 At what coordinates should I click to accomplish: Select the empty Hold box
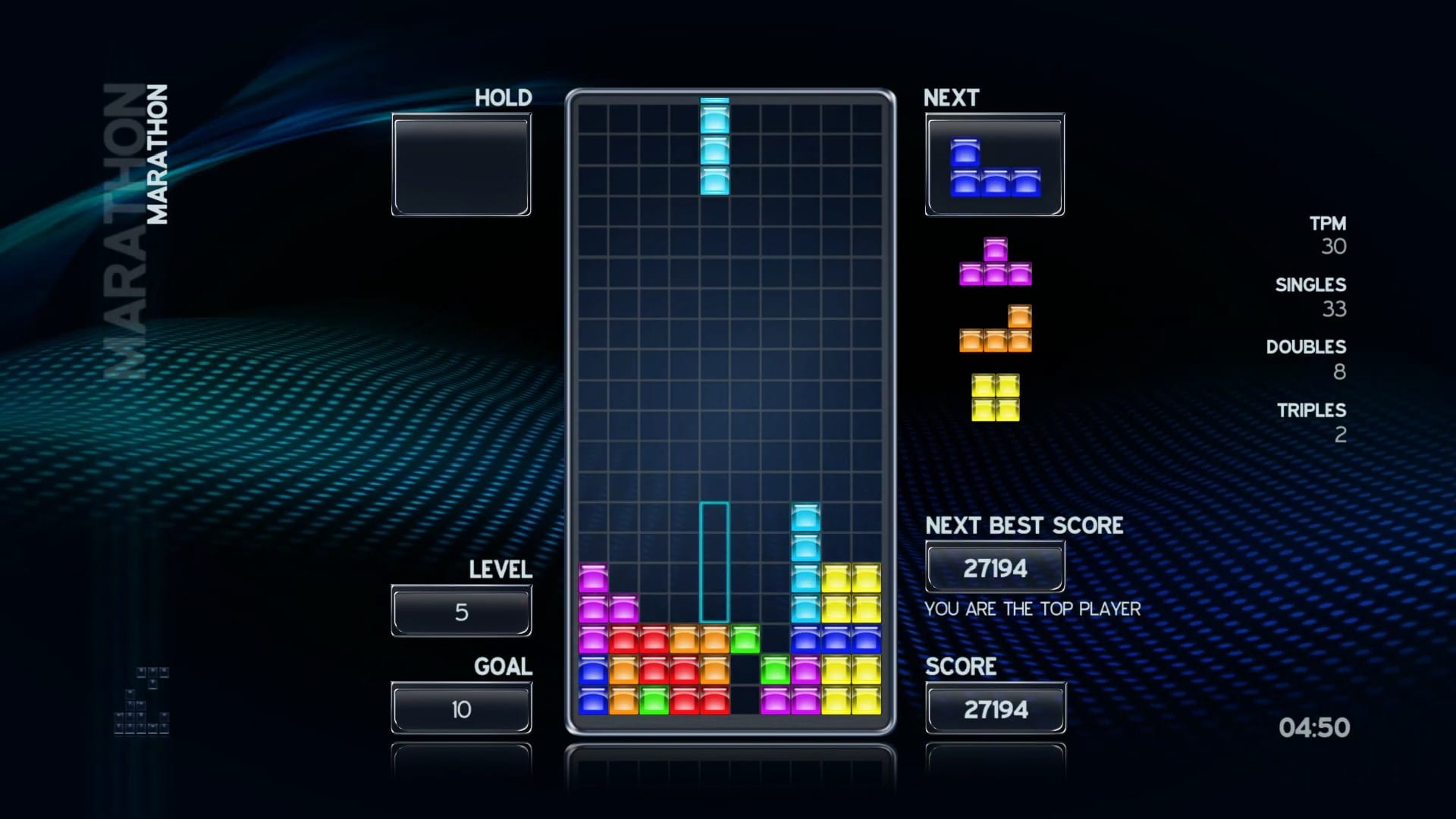pyautogui.click(x=461, y=165)
